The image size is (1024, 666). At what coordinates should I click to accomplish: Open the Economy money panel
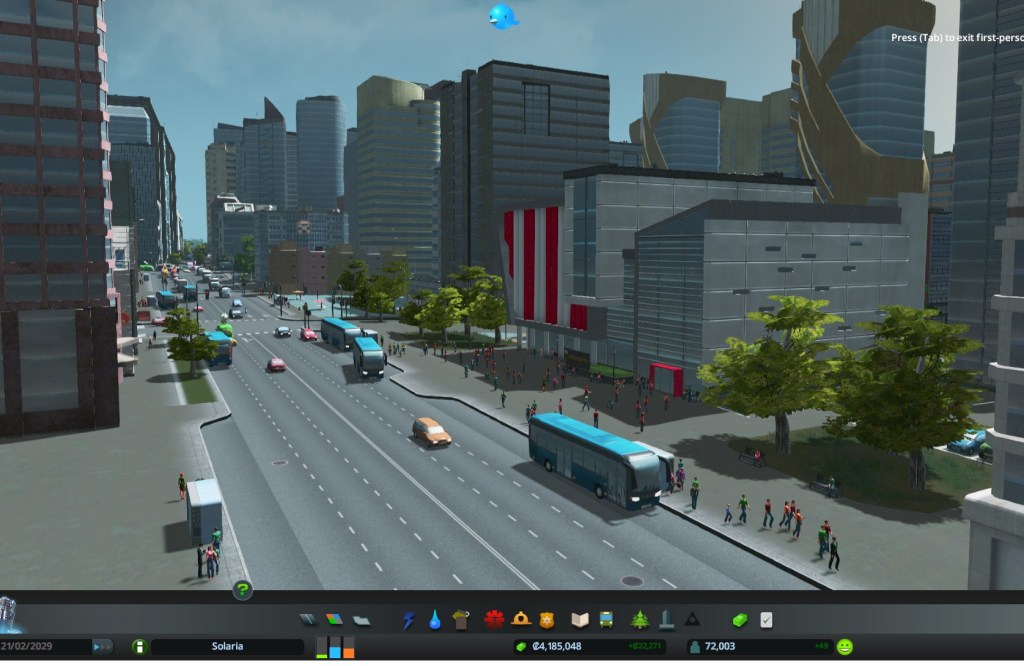point(740,620)
